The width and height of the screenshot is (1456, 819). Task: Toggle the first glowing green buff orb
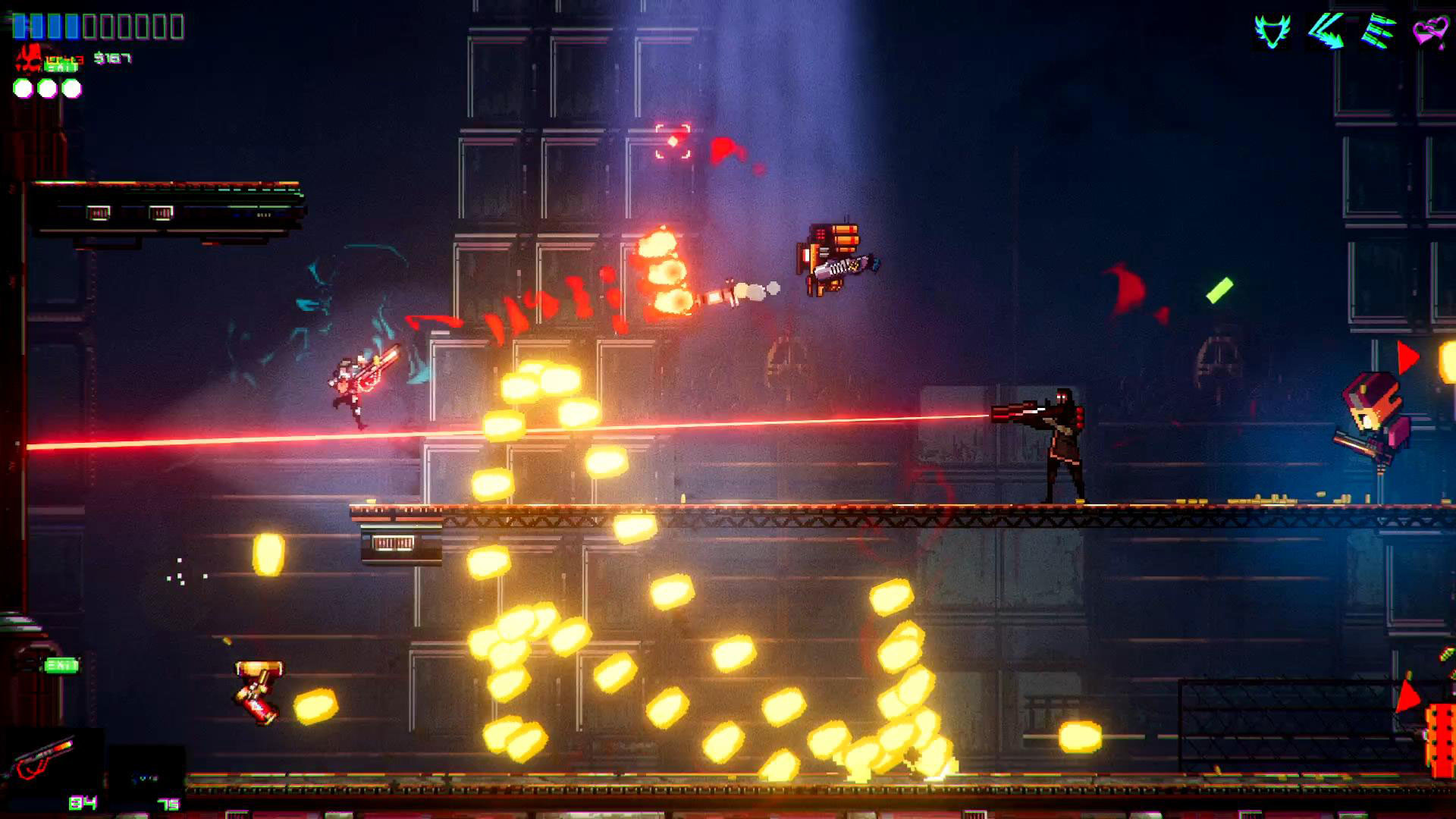pyautogui.click(x=23, y=88)
